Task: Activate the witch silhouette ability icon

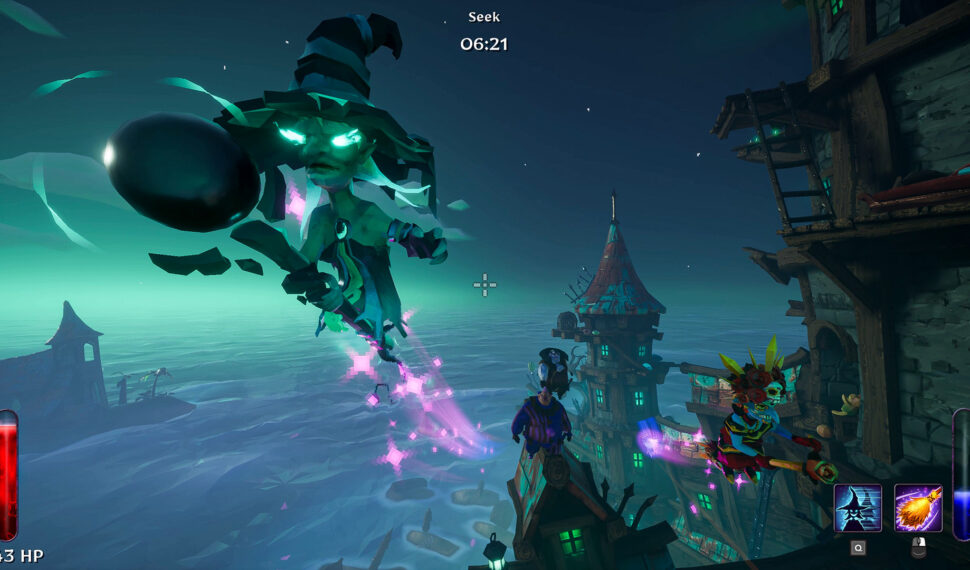Action: coord(858,508)
